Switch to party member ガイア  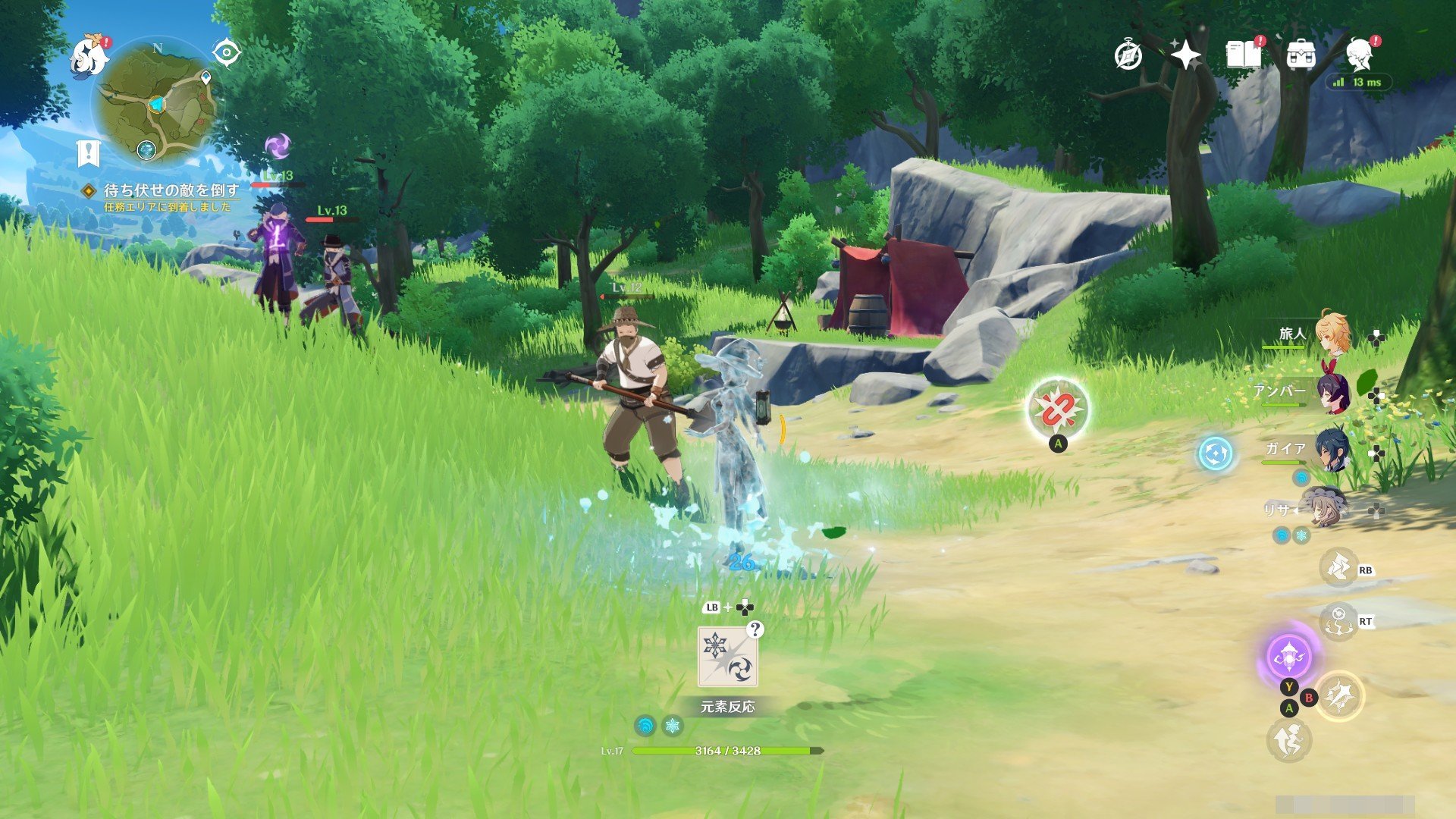coord(1332,449)
